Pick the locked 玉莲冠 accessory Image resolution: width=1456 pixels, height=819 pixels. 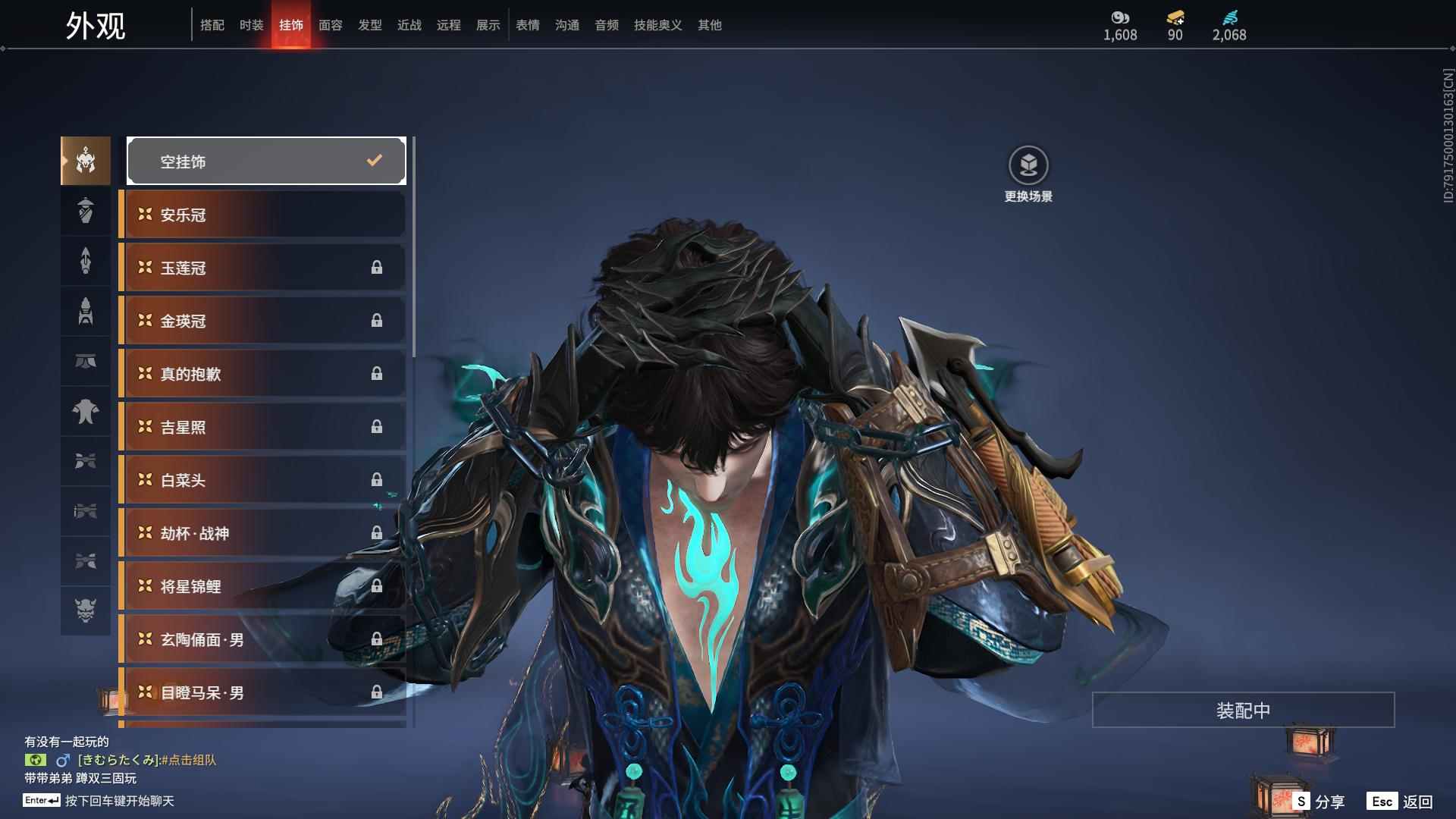263,268
